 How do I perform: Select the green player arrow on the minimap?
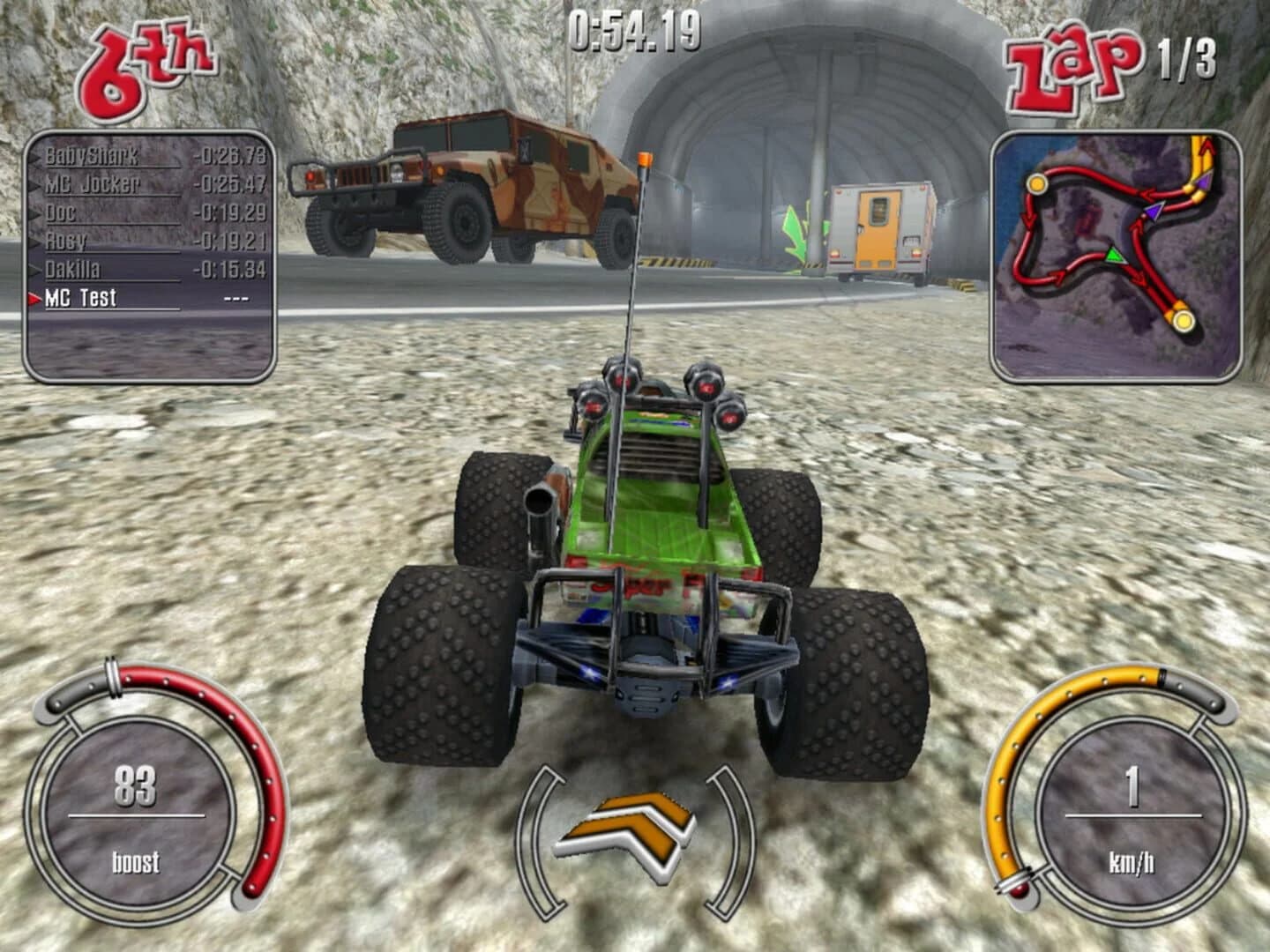click(1116, 256)
